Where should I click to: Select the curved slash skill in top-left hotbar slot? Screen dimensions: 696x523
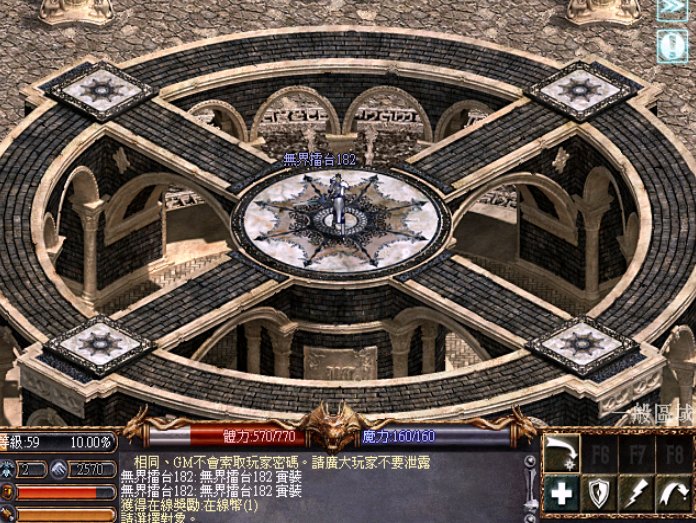(x=562, y=454)
